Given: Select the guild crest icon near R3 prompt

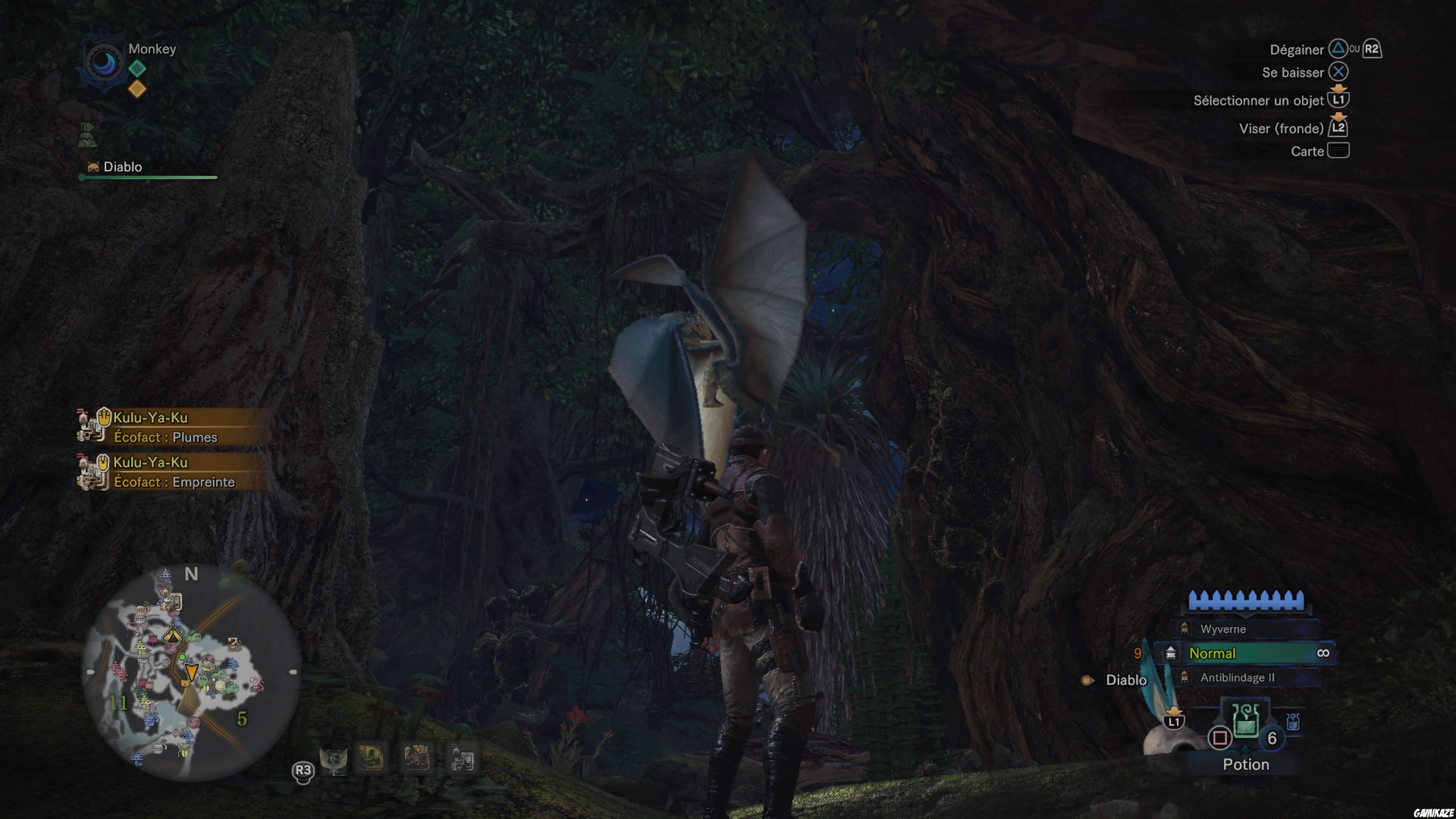Looking at the screenshot, I should [x=334, y=762].
